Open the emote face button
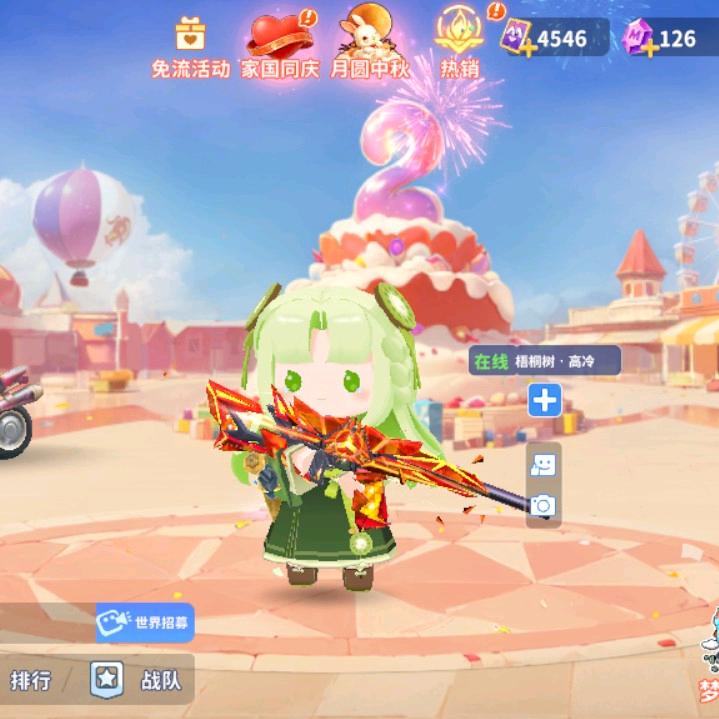 point(543,465)
